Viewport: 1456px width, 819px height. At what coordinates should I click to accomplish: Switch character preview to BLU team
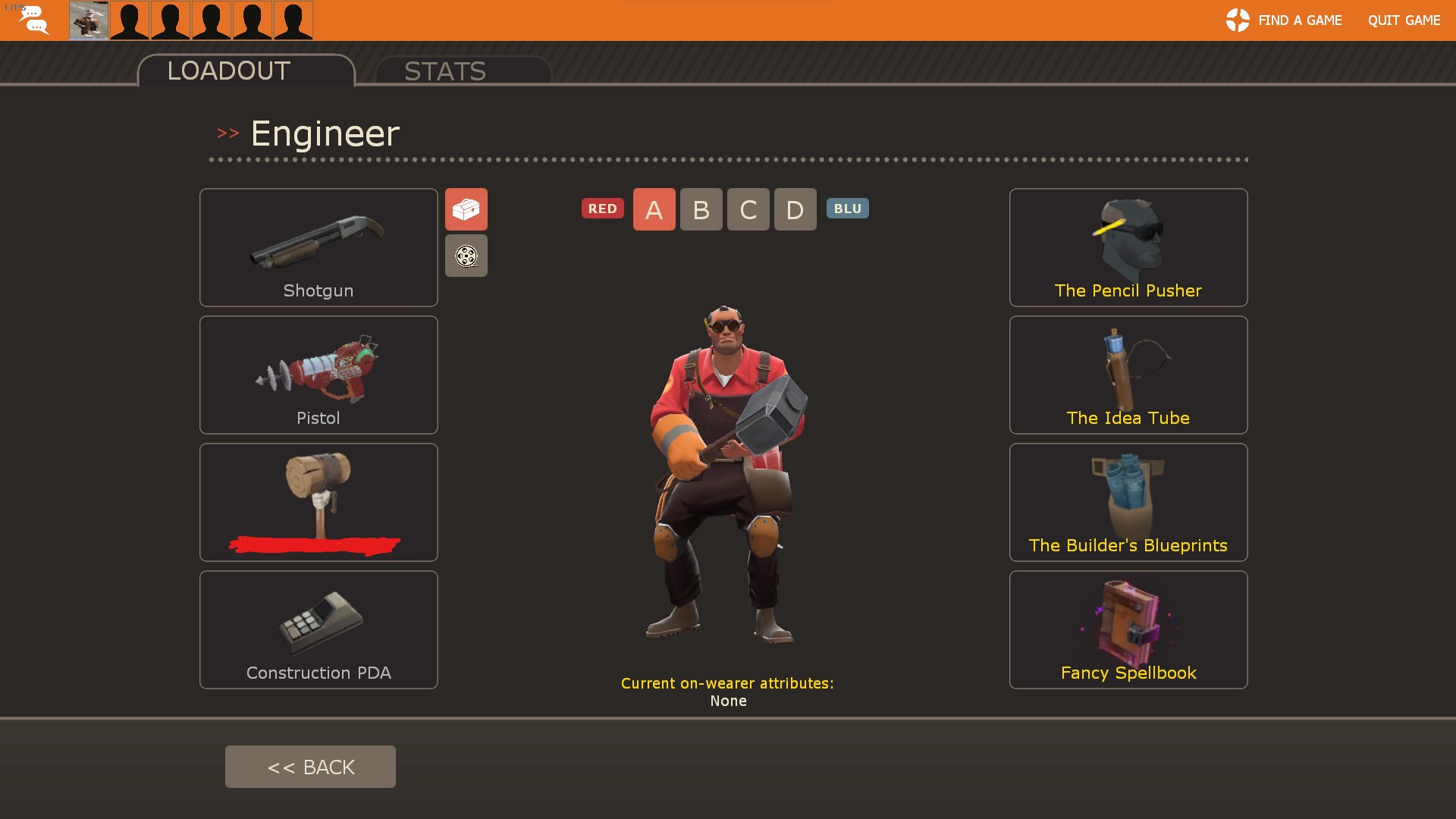click(x=847, y=209)
